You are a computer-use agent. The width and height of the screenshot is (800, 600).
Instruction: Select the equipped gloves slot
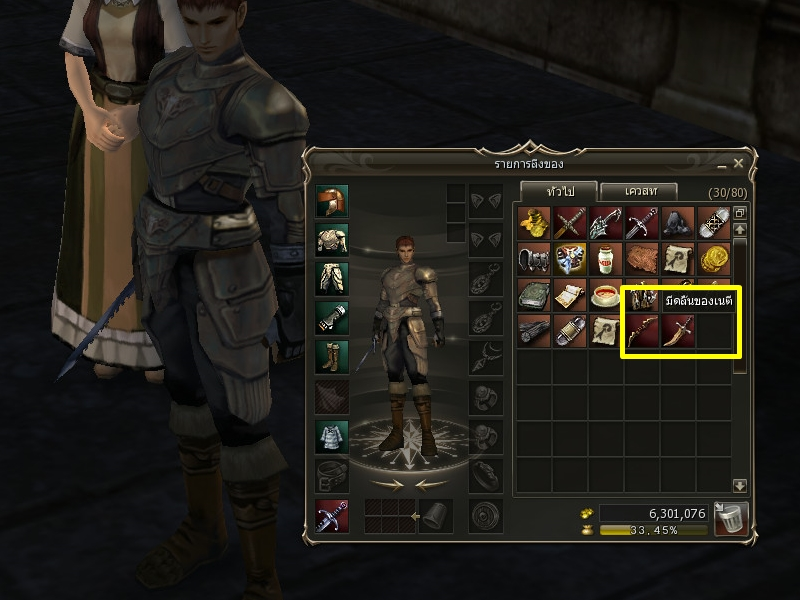pyautogui.click(x=333, y=318)
